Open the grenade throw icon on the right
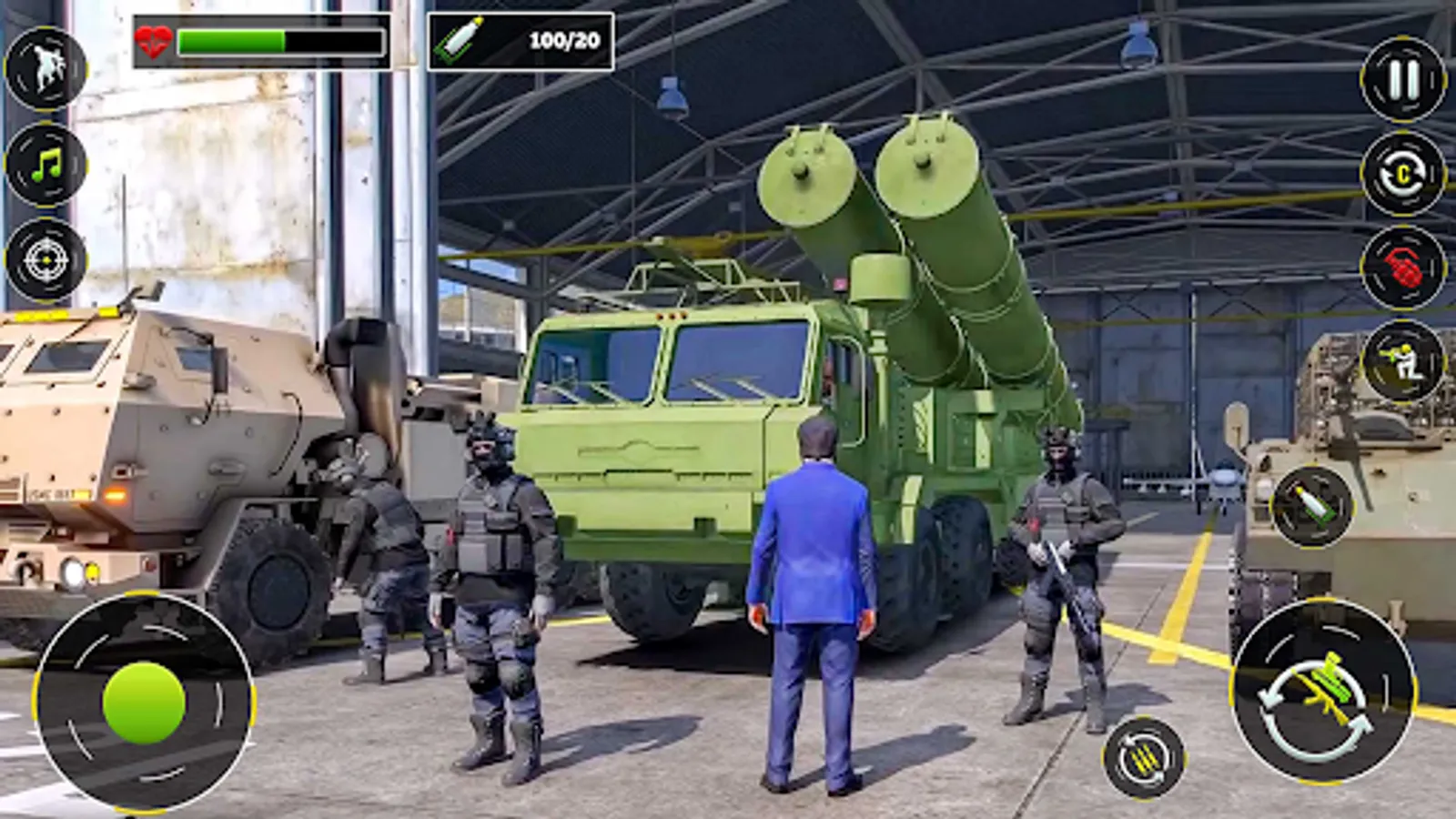The width and height of the screenshot is (1456, 819). [1401, 268]
